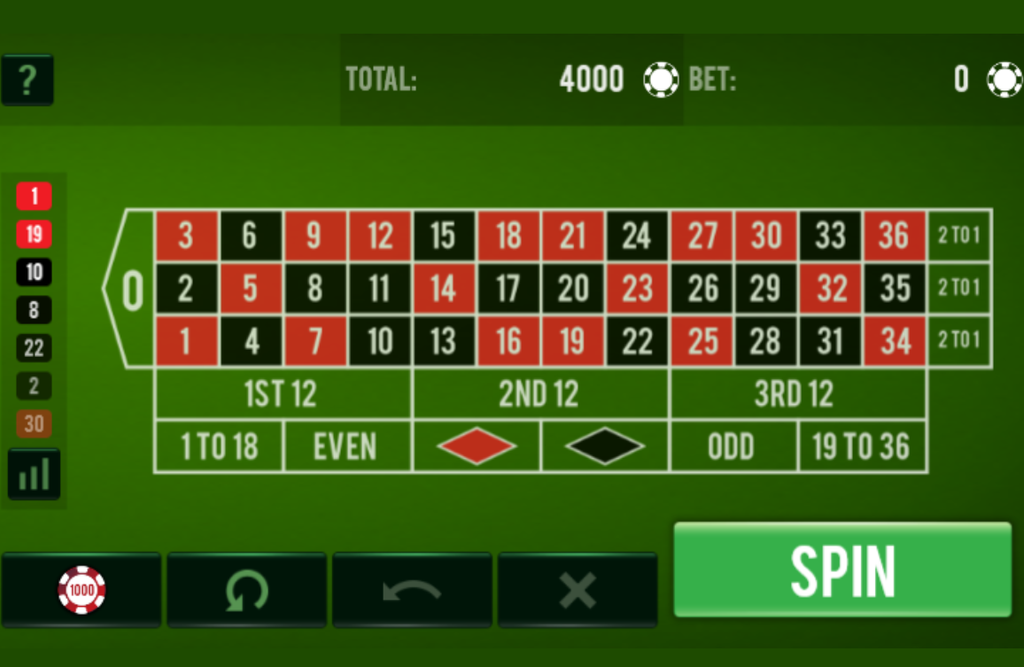Bet on the red diamond
This screenshot has height=667, width=1024.
coord(476,446)
